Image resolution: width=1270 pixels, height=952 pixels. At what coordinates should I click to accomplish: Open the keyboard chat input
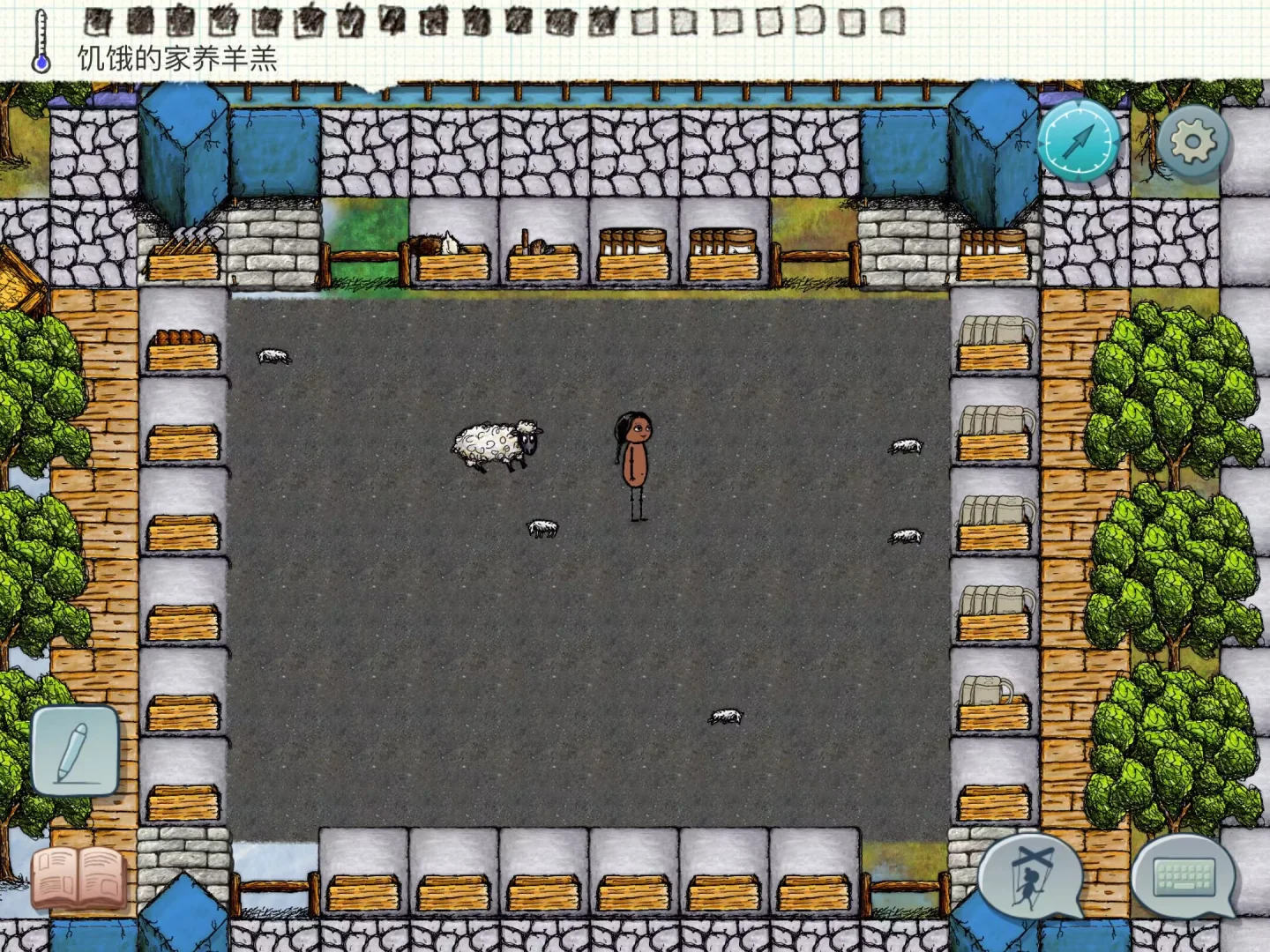click(1184, 876)
